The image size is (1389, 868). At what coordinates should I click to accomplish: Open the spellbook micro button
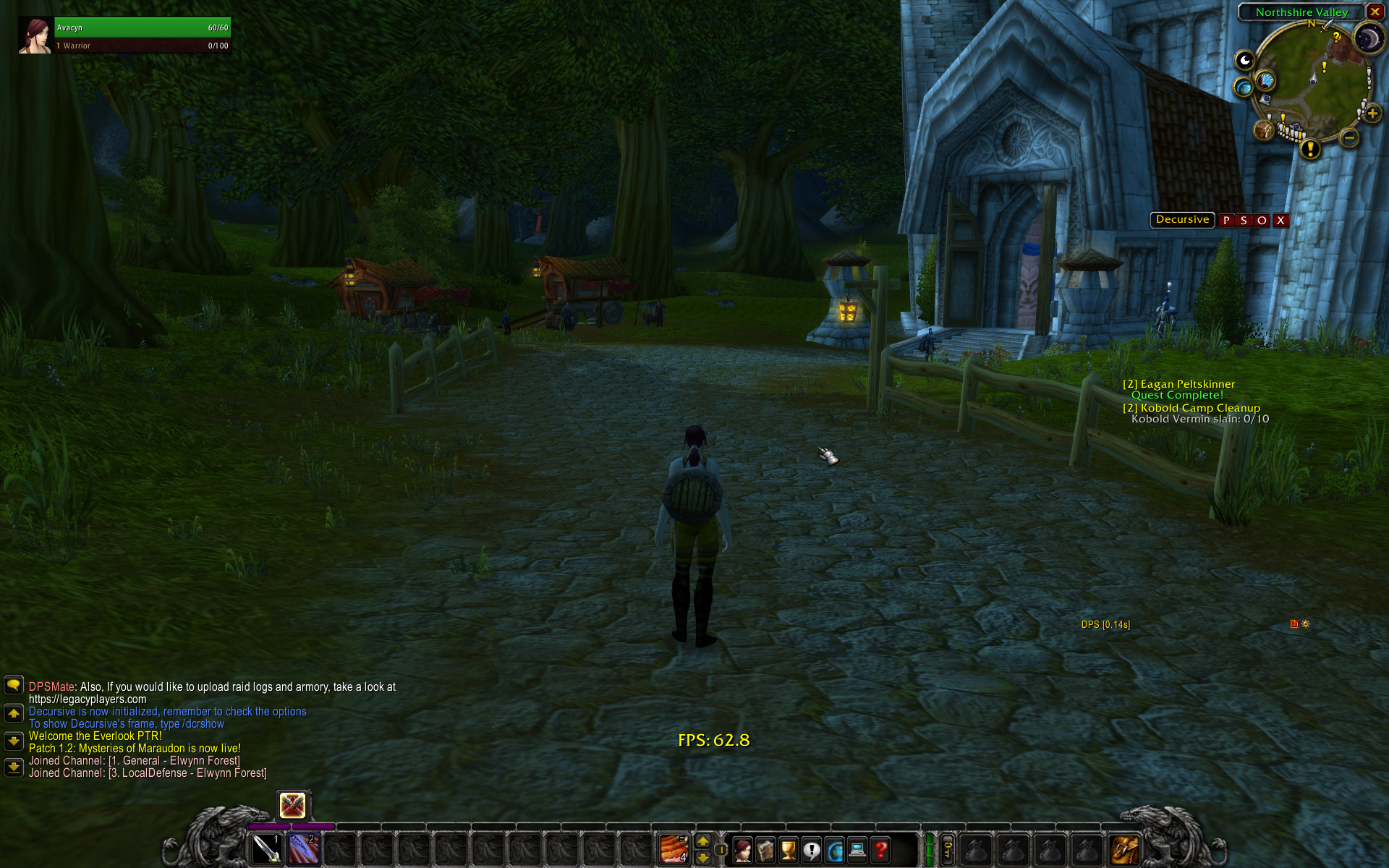click(765, 850)
